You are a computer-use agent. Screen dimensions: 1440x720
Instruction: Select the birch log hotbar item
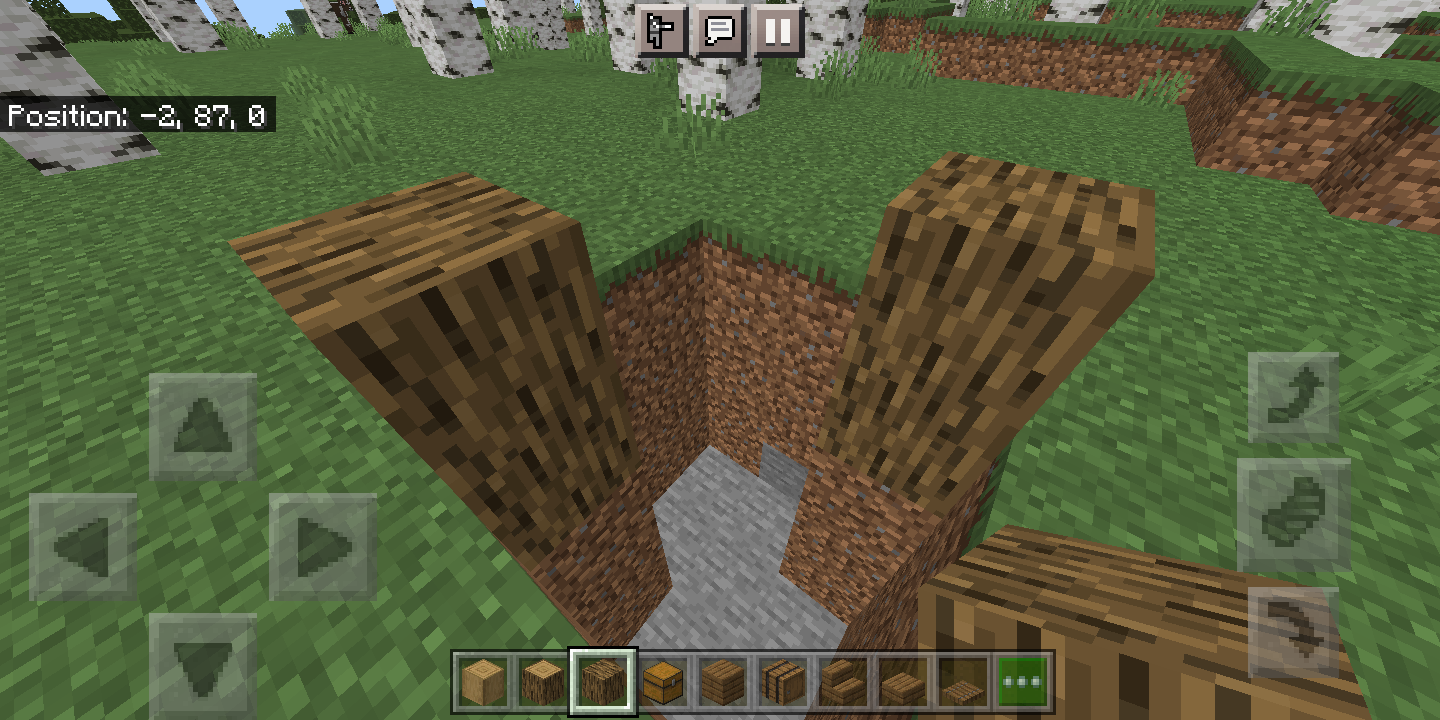coord(542,683)
